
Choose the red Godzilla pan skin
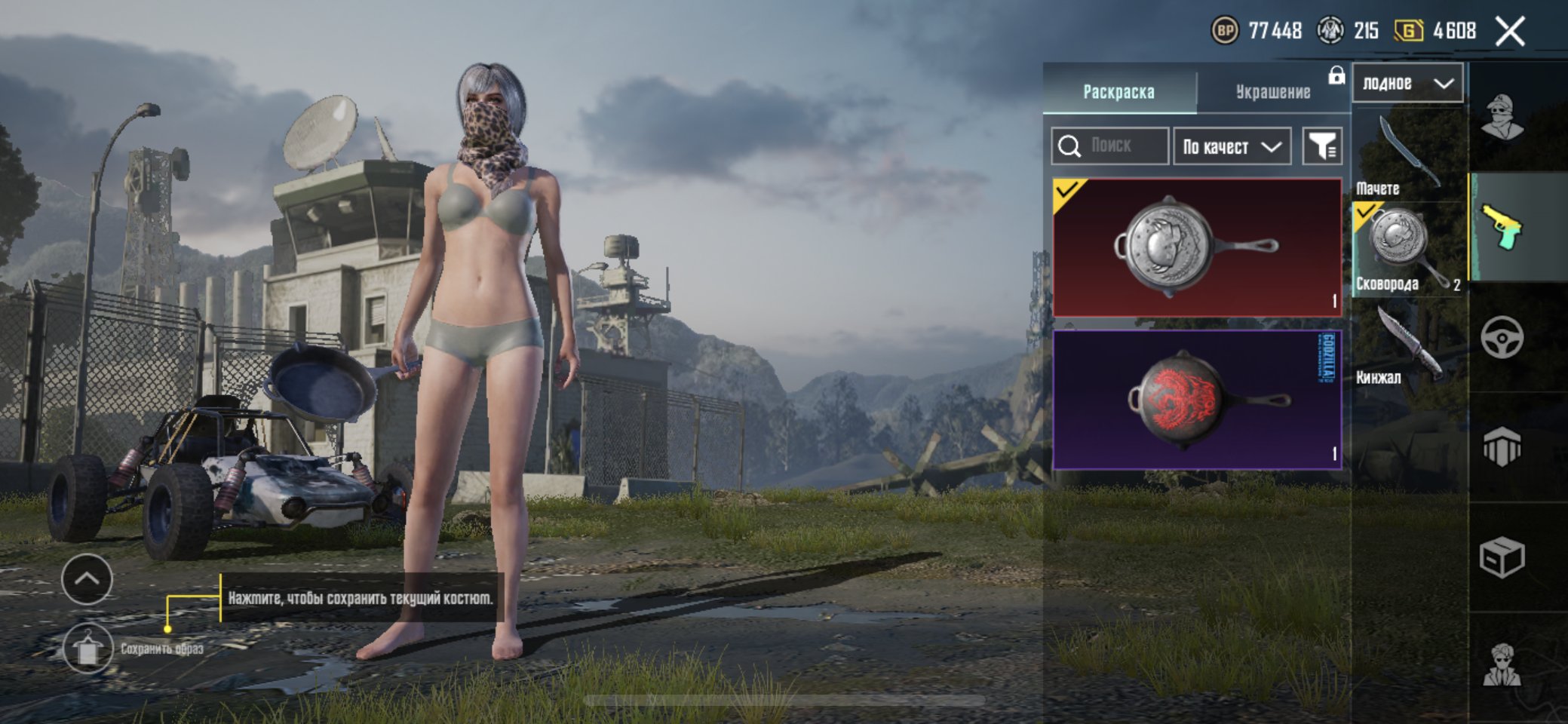pos(1197,400)
